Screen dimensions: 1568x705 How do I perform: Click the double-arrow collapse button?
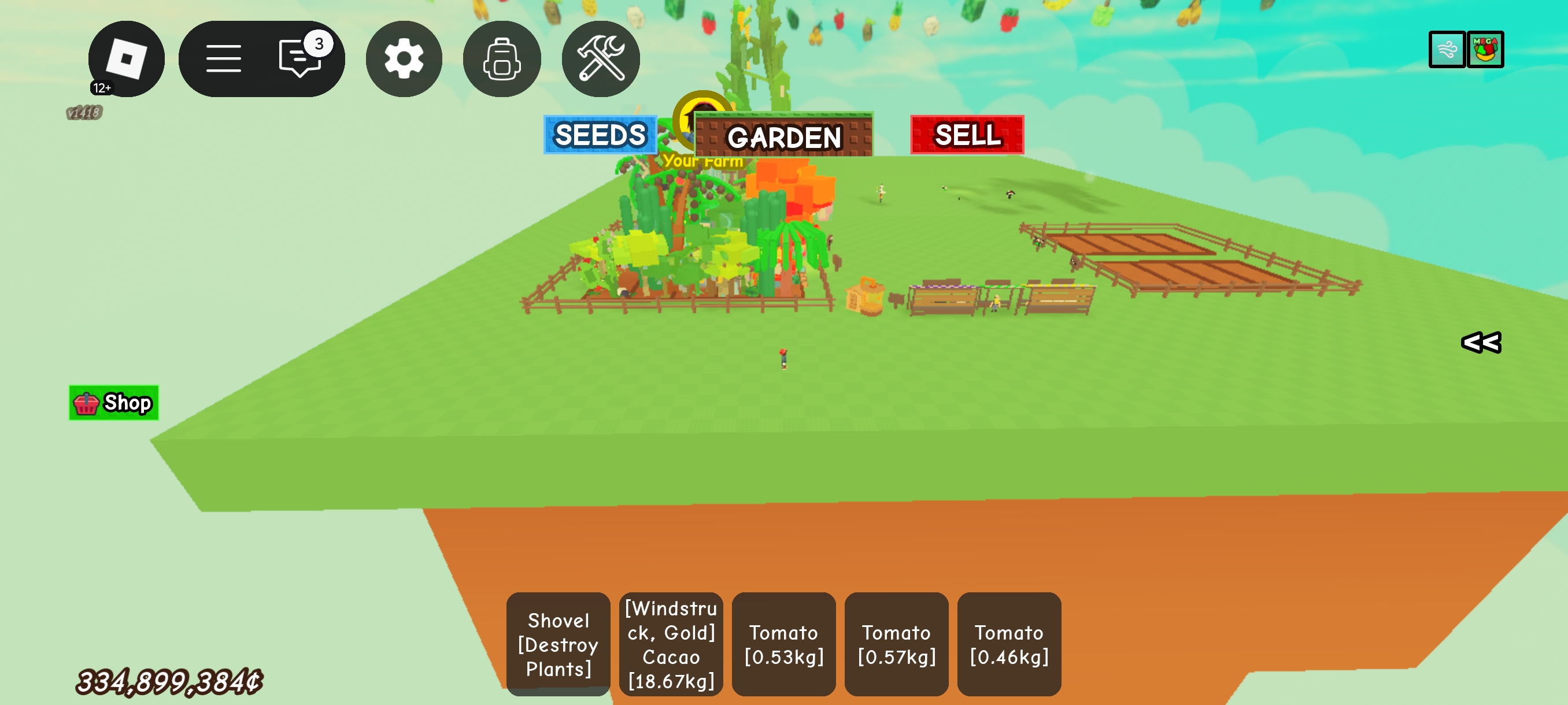click(x=1481, y=343)
